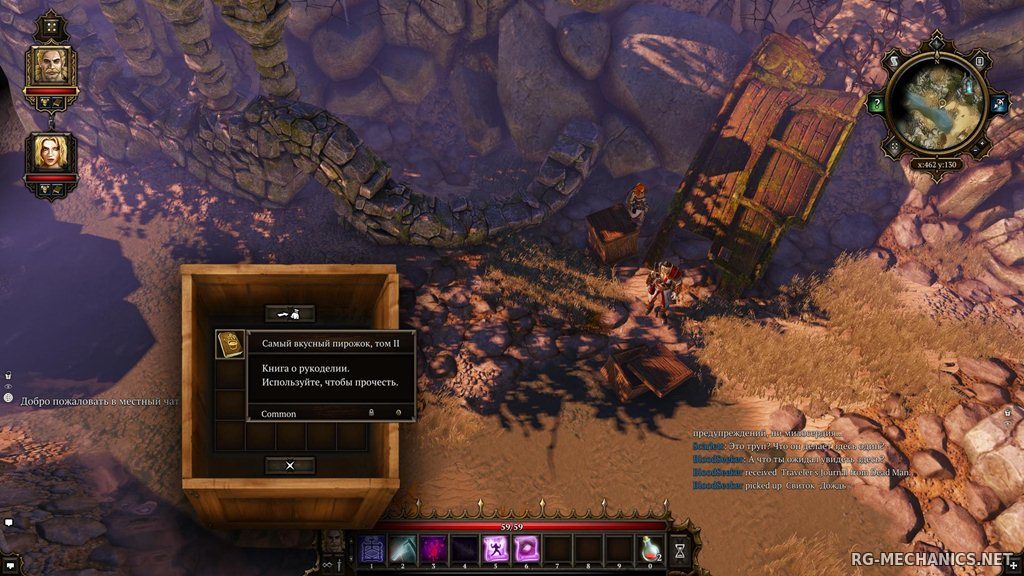Activate hotbar slot 1 blue skill
The height and width of the screenshot is (576, 1024).
(372, 548)
